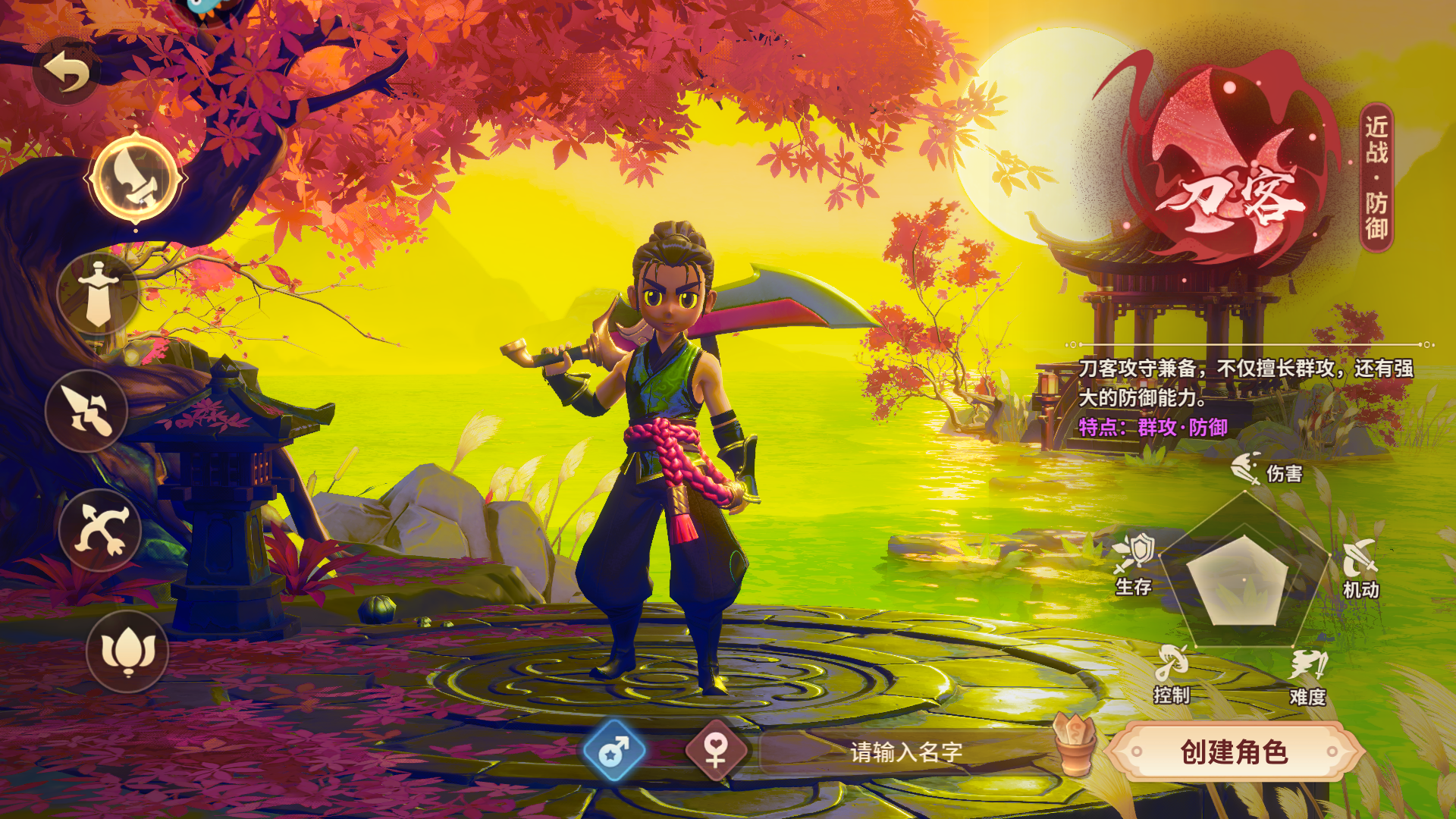Click the name input field (请输入名字)
Screen dimensions: 1456x819
[905, 752]
